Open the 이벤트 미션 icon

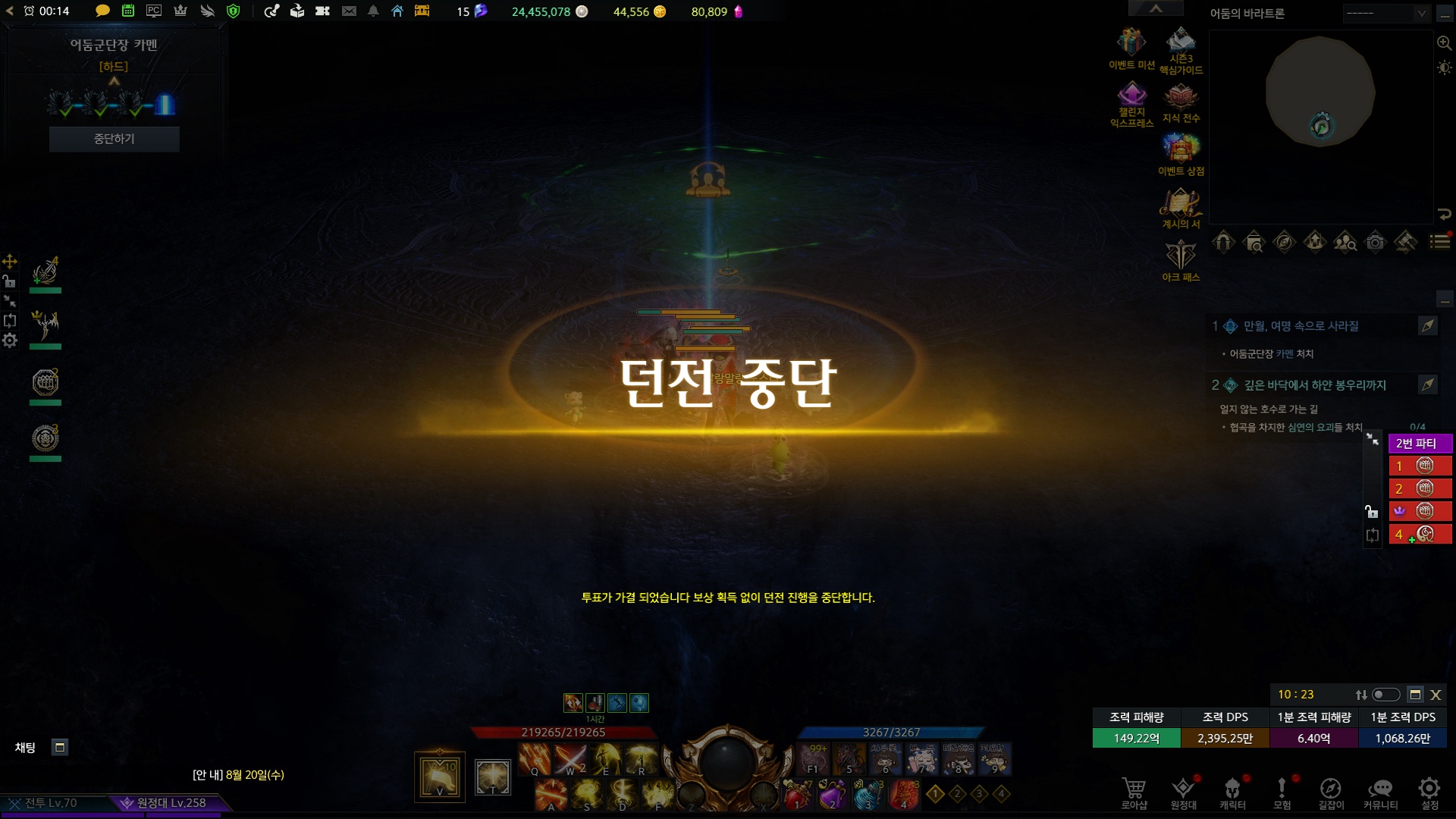click(1131, 44)
